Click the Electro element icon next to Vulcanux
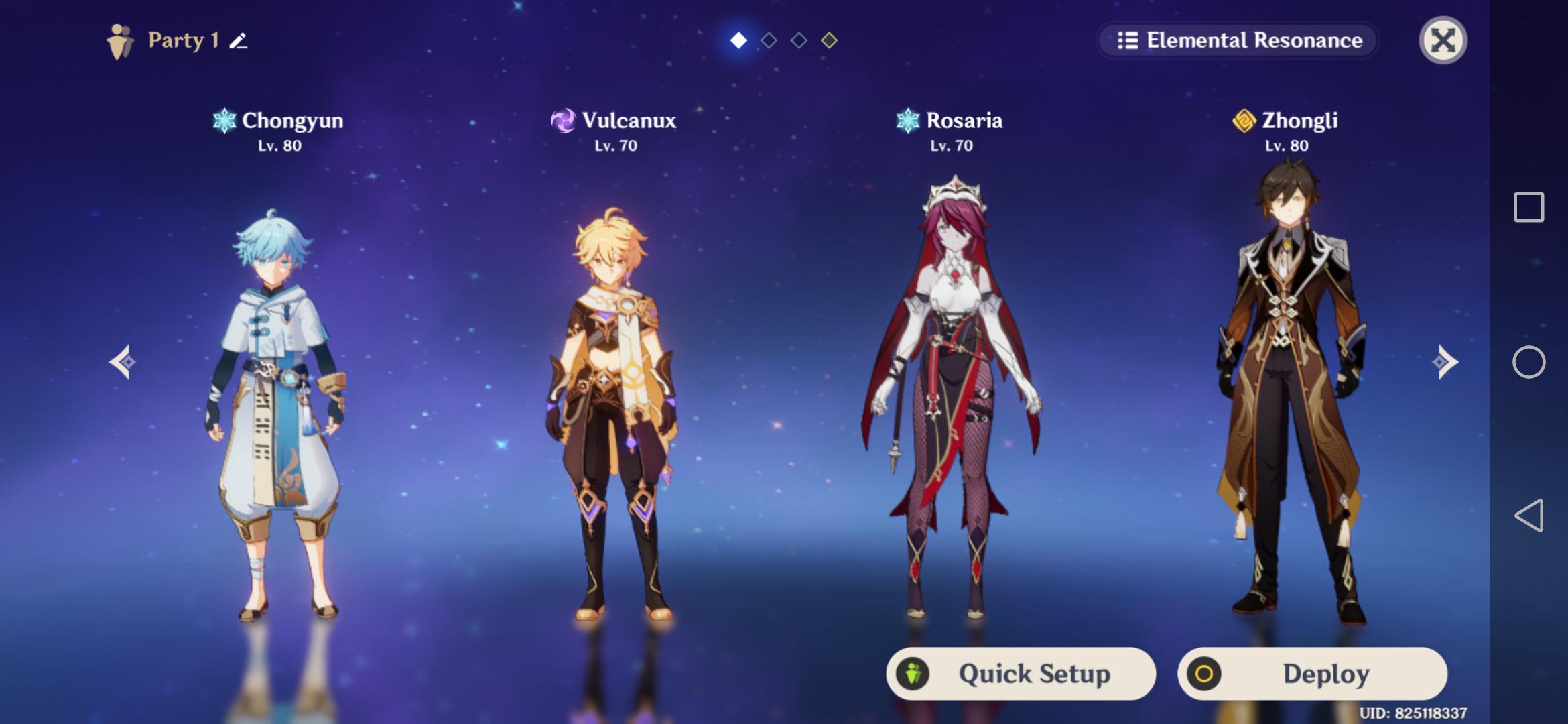This screenshot has height=724, width=1568. pos(562,121)
